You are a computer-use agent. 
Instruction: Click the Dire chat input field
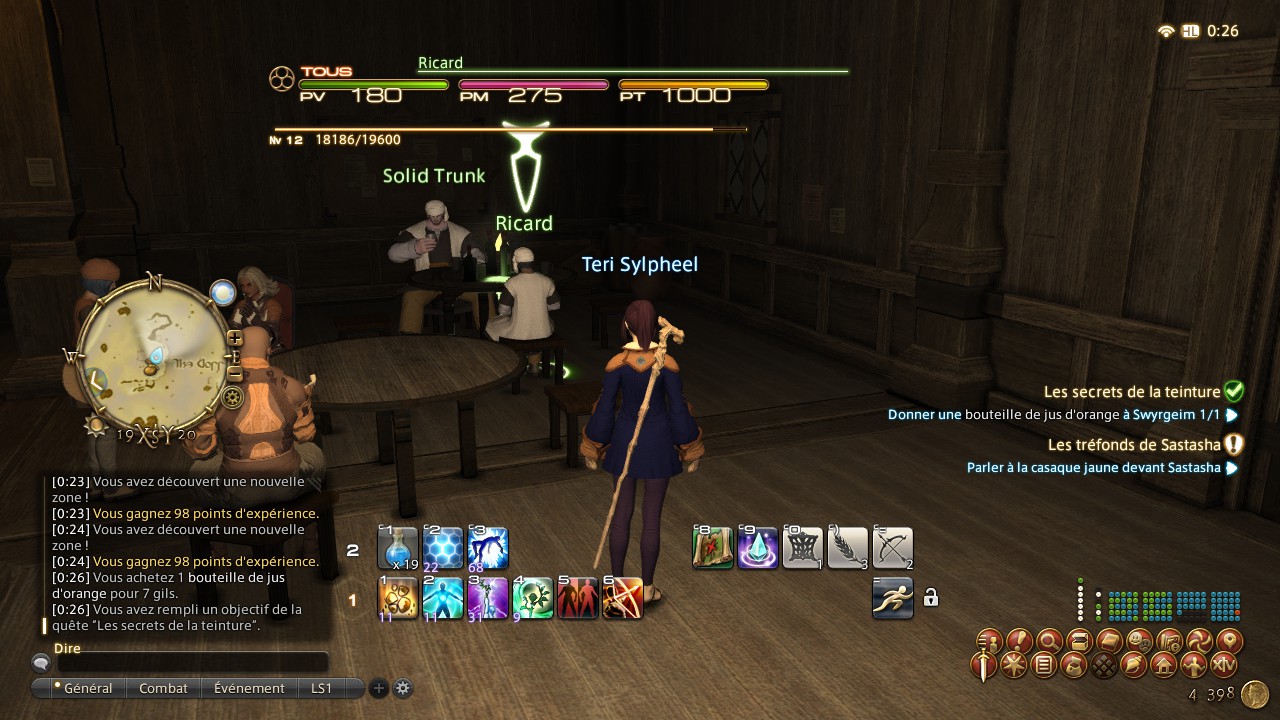pyautogui.click(x=192, y=662)
